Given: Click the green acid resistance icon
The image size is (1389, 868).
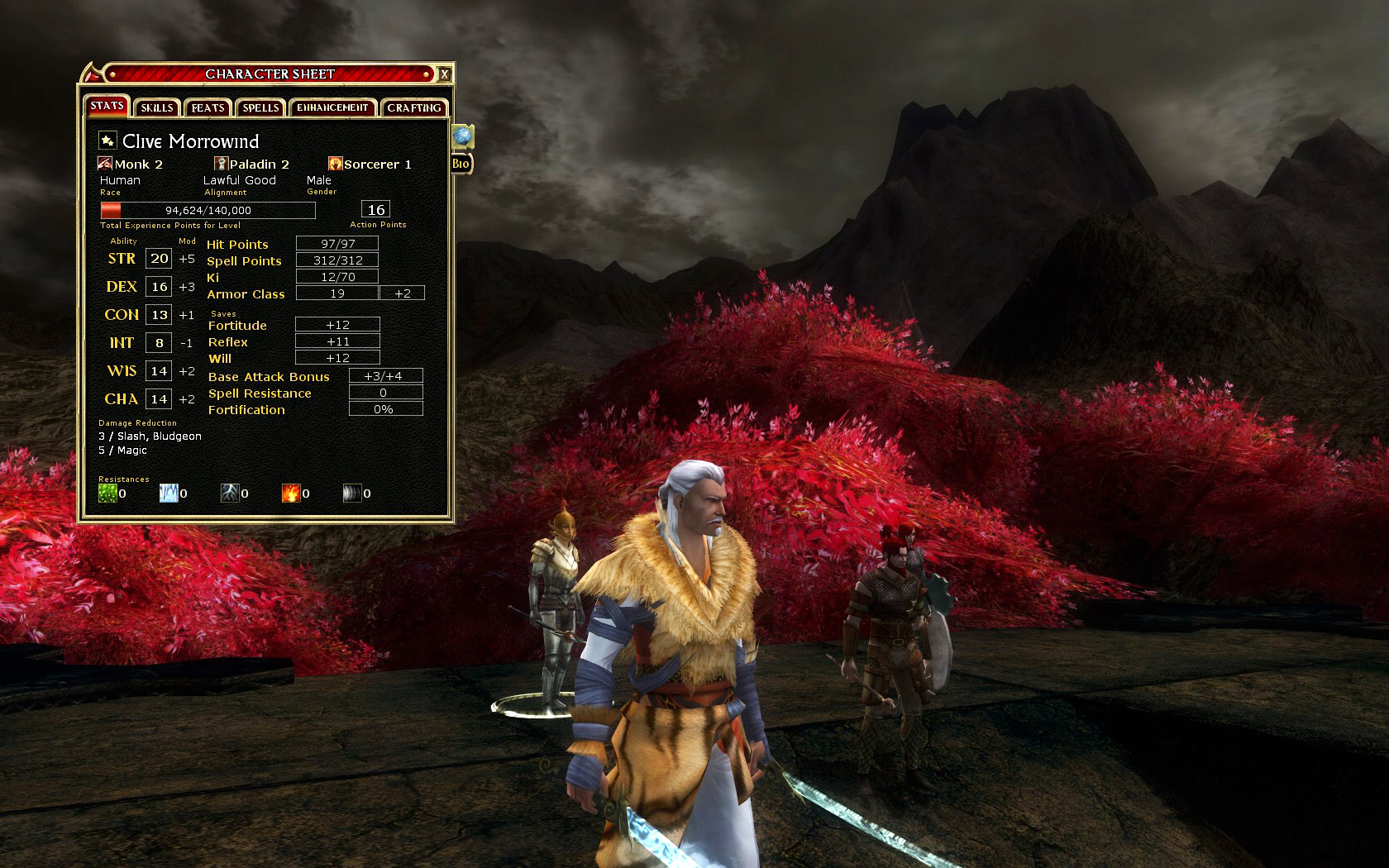Looking at the screenshot, I should 107,493.
